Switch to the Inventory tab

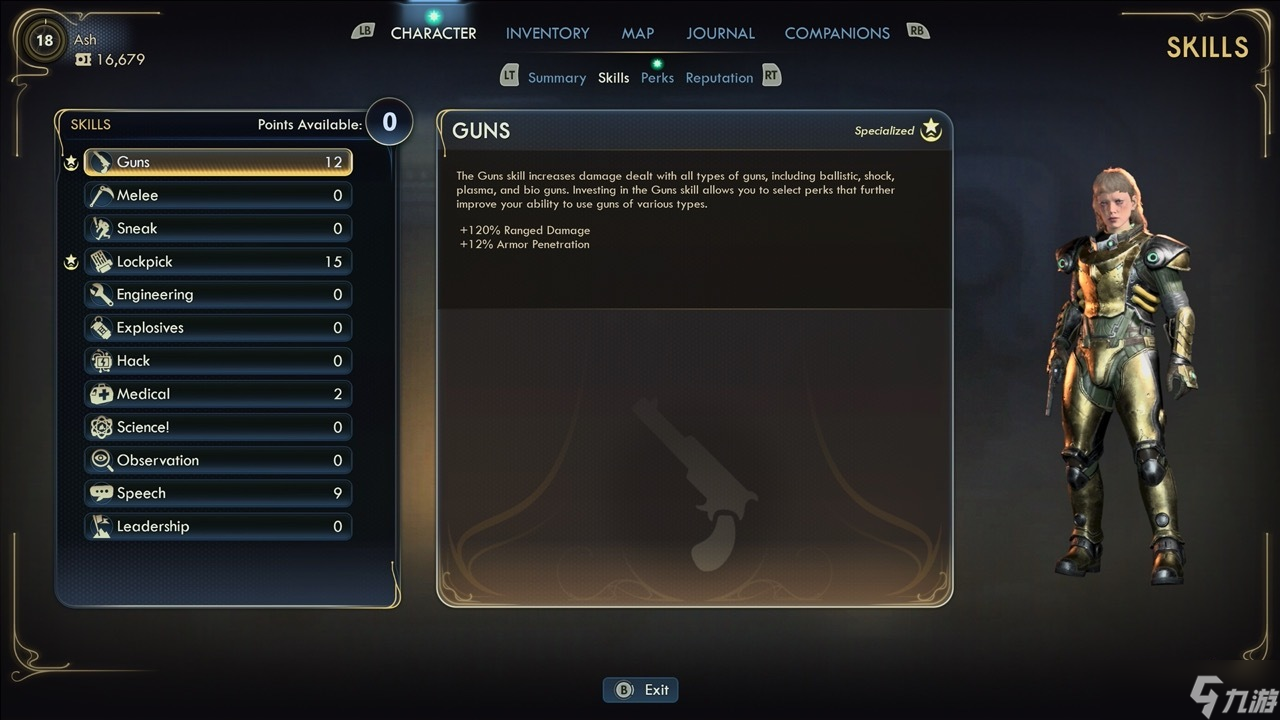[x=547, y=33]
